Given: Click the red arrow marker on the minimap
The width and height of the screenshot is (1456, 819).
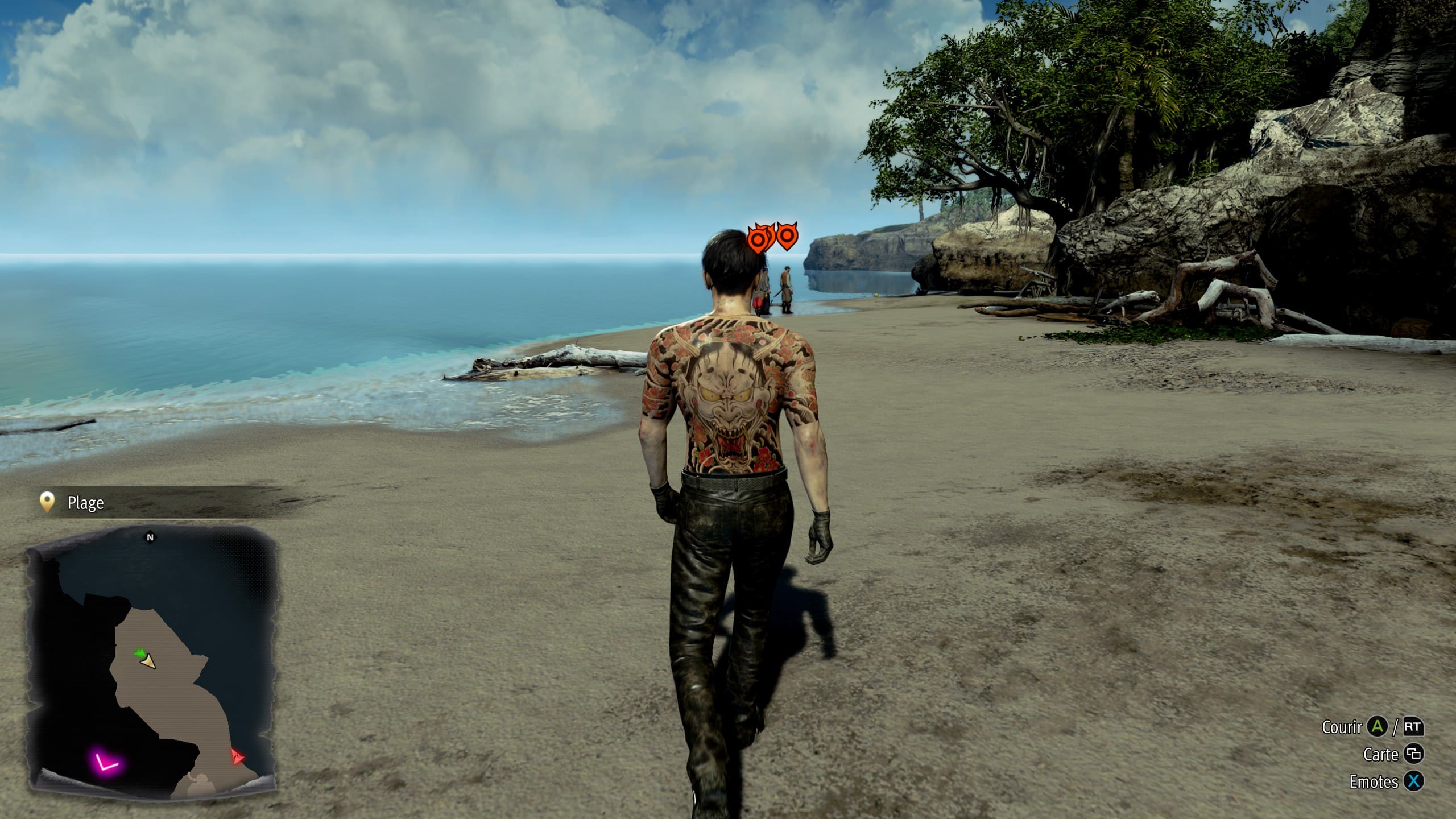Looking at the screenshot, I should (x=237, y=756).
